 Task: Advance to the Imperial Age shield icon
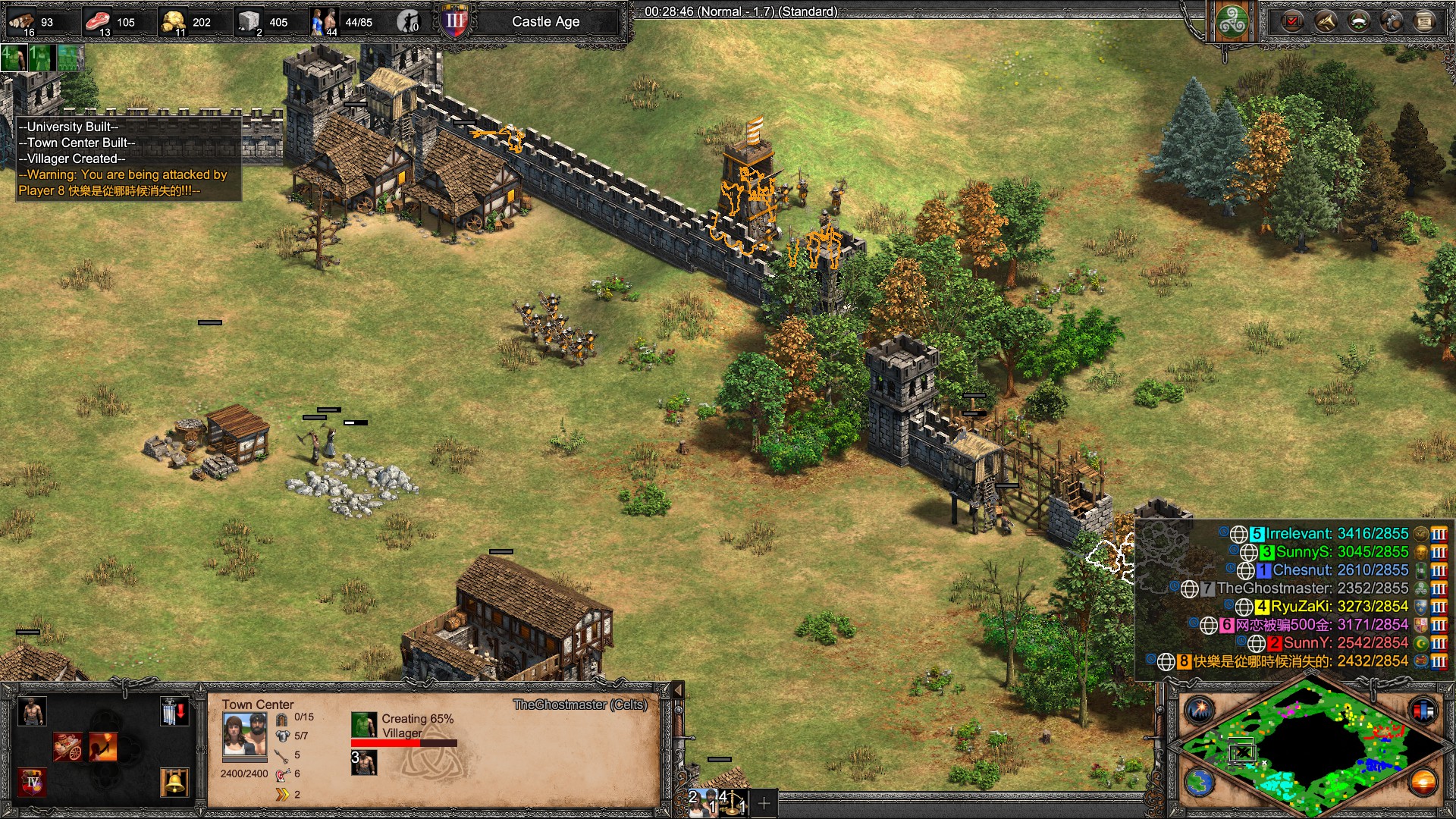tap(32, 782)
